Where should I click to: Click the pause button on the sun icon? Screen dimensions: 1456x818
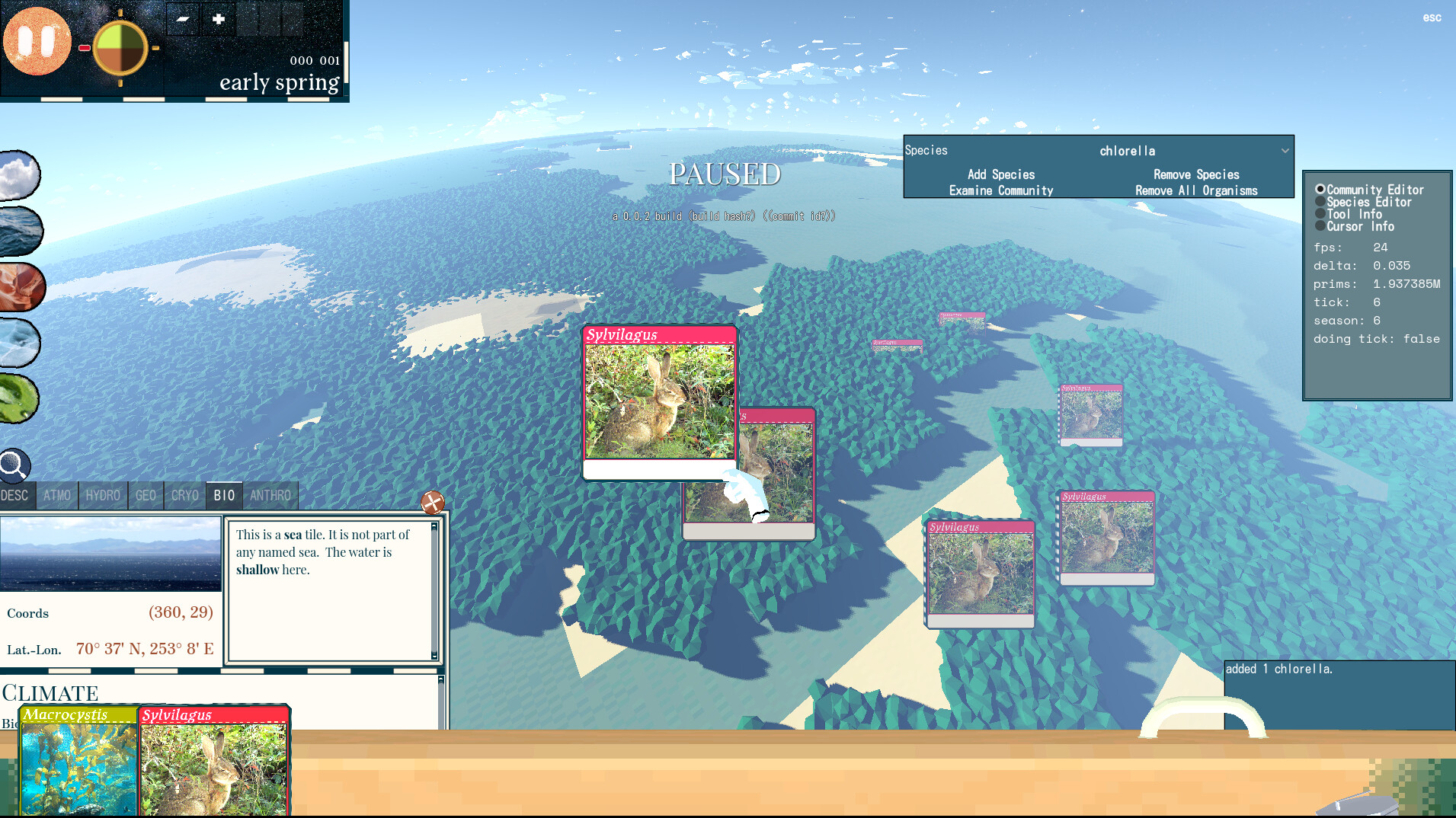coord(37,41)
